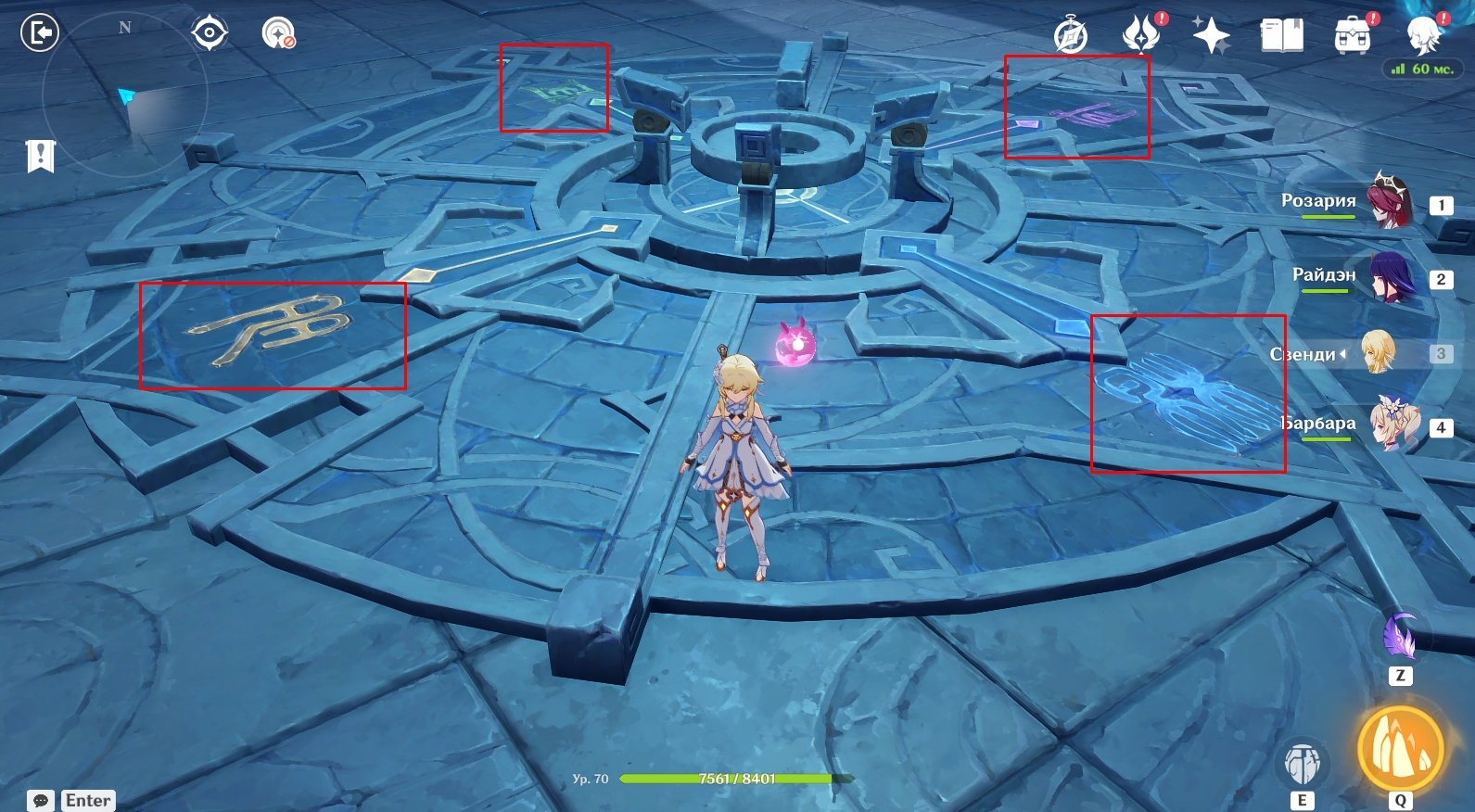1475x812 pixels.
Task: Click the exit door icon to leave
Action: click(40, 33)
